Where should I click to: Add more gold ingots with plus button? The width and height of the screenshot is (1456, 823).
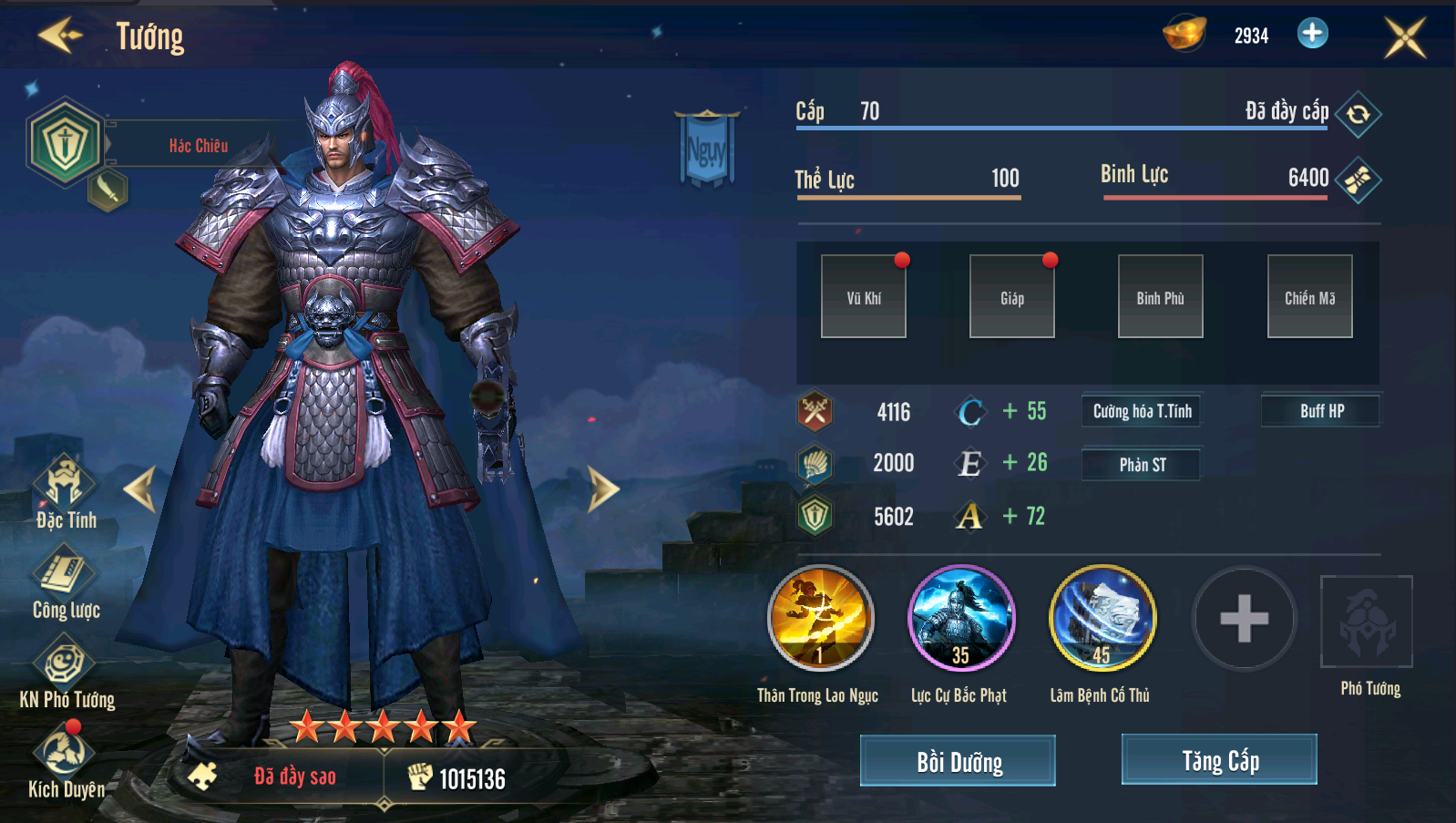point(1312,34)
